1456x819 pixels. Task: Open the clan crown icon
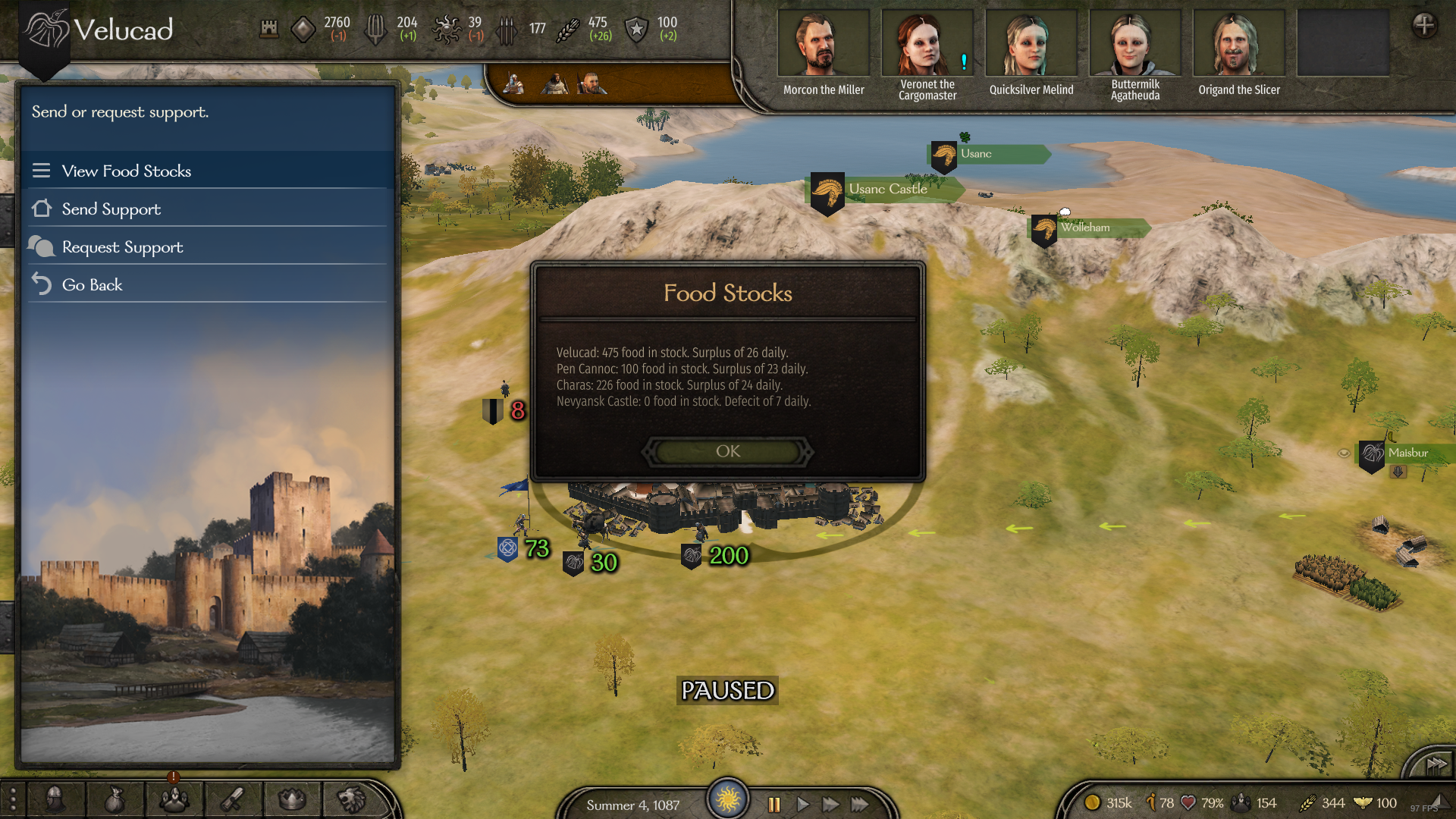click(x=292, y=799)
